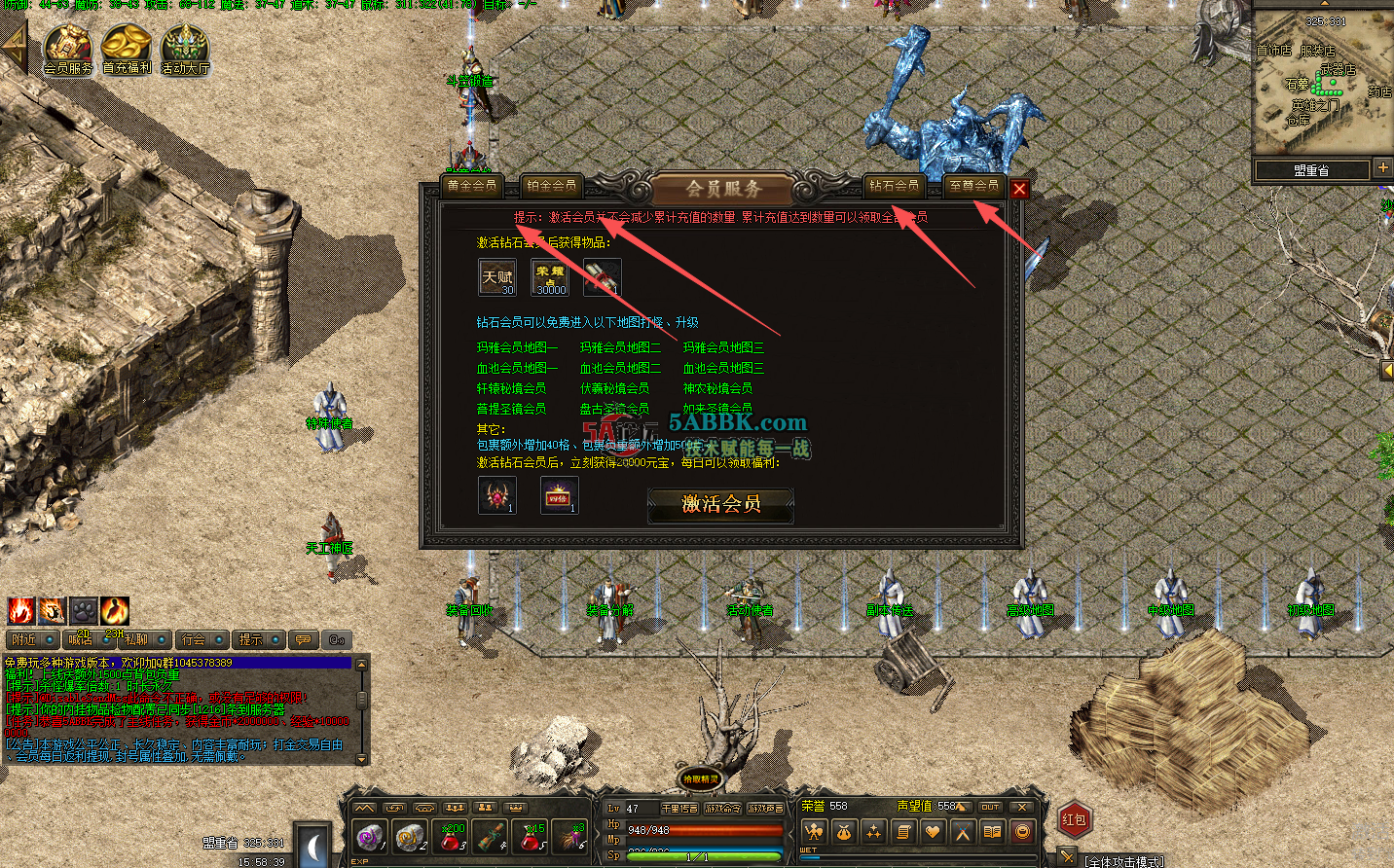
Task: Switch to the 至尊会员 tab
Action: click(976, 184)
